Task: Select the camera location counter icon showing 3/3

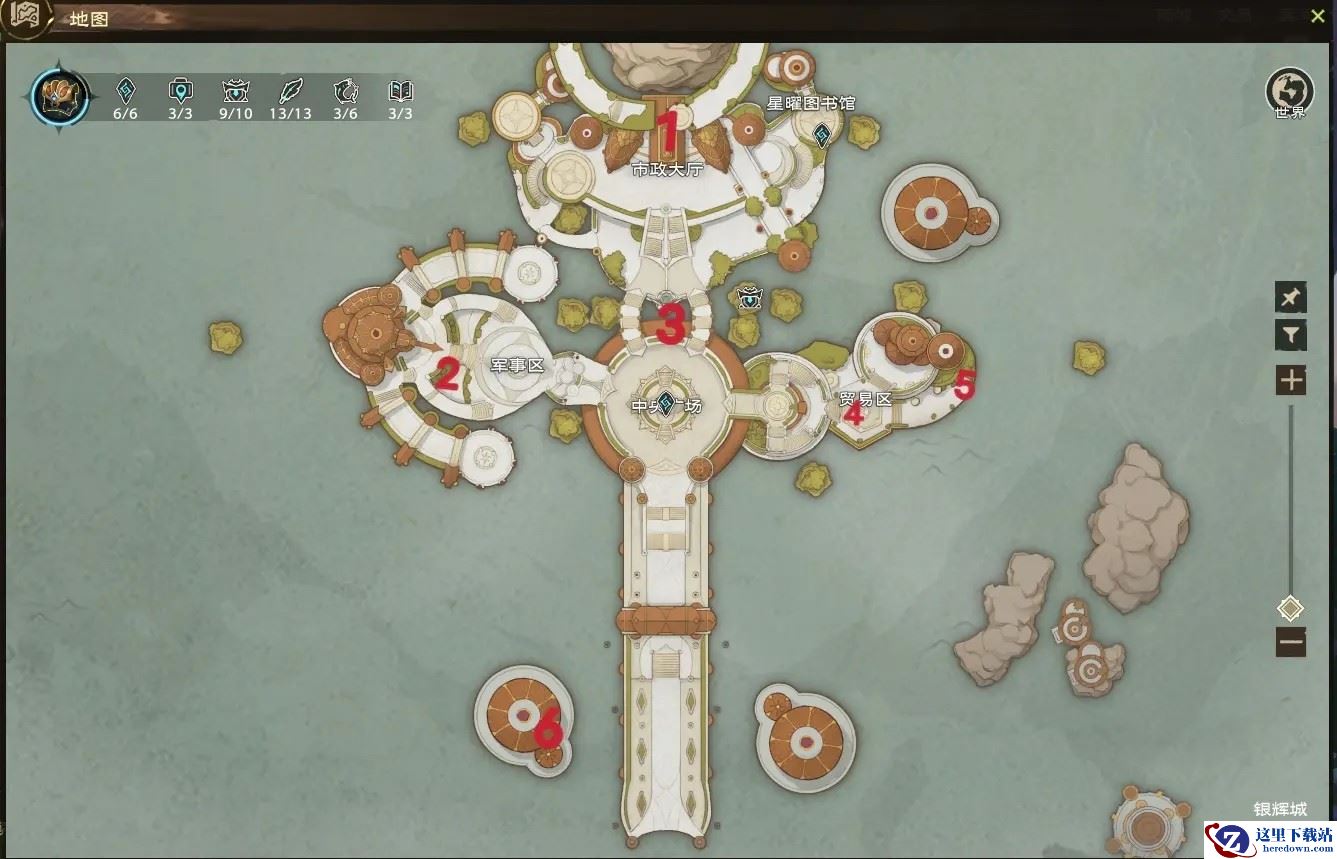Action: point(180,91)
